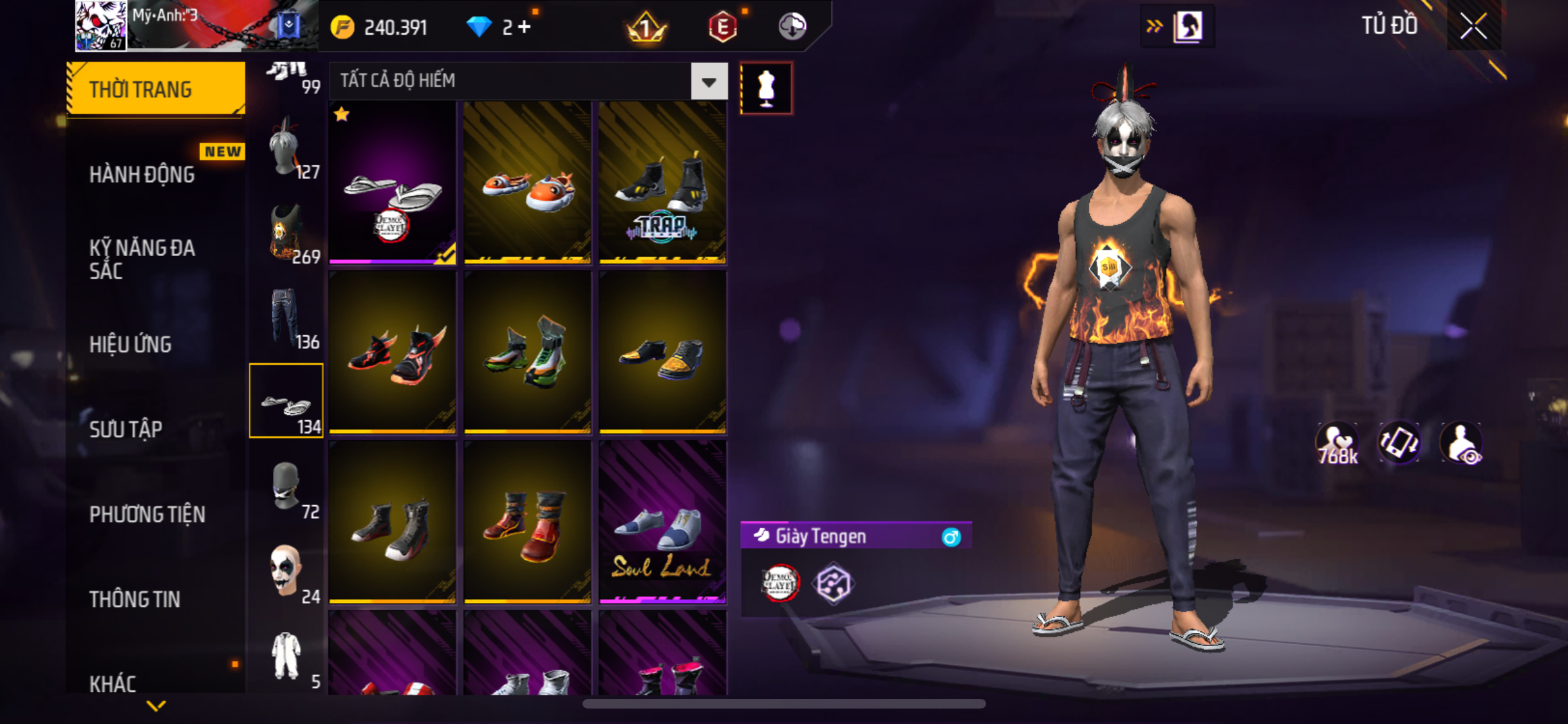Pick the black and gold loafers

click(662, 353)
